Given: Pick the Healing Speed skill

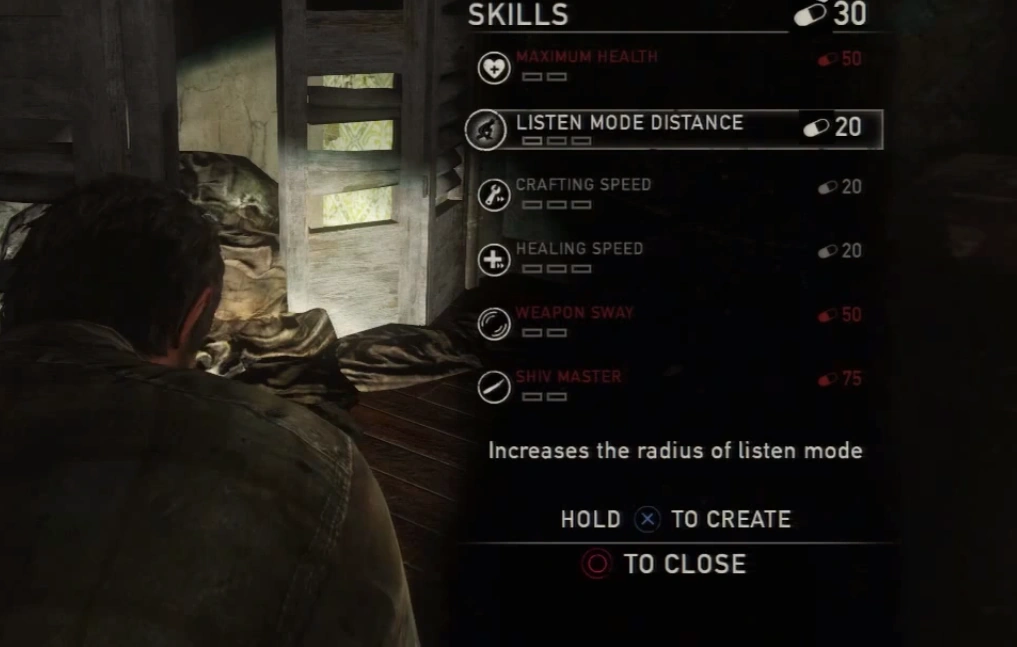Looking at the screenshot, I should click(x=579, y=249).
